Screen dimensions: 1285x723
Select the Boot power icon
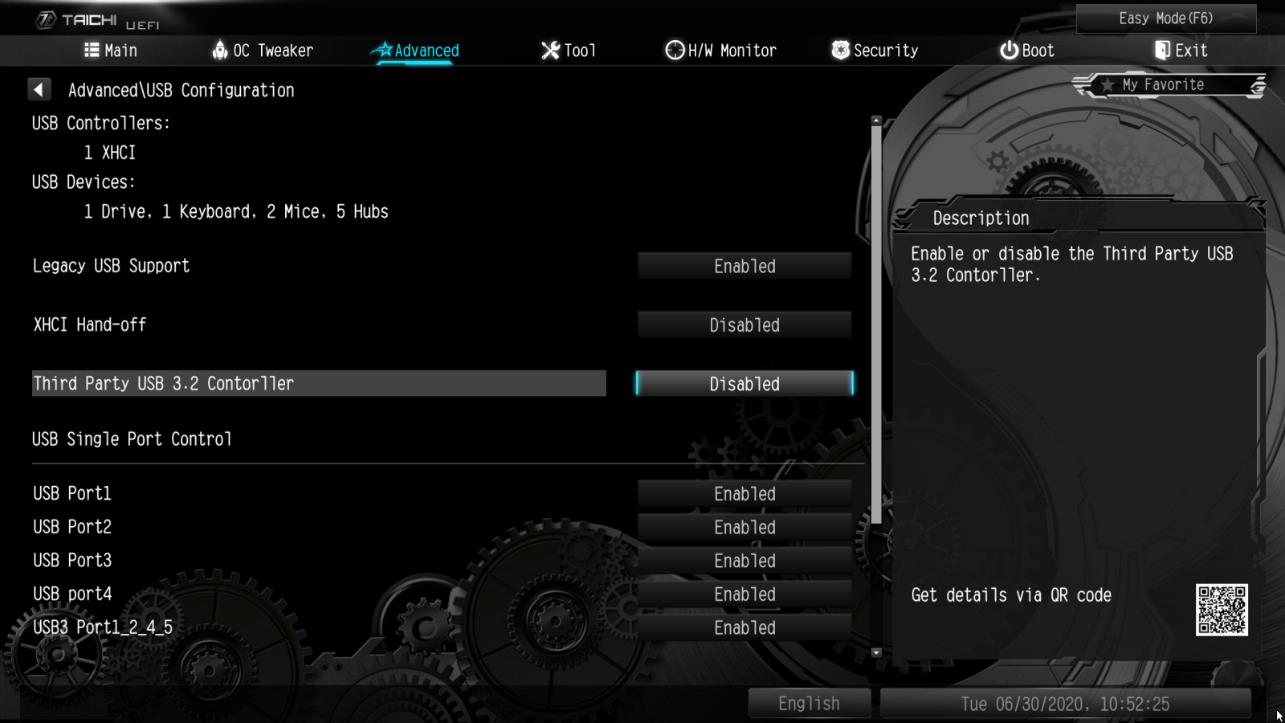pyautogui.click(x=1008, y=48)
